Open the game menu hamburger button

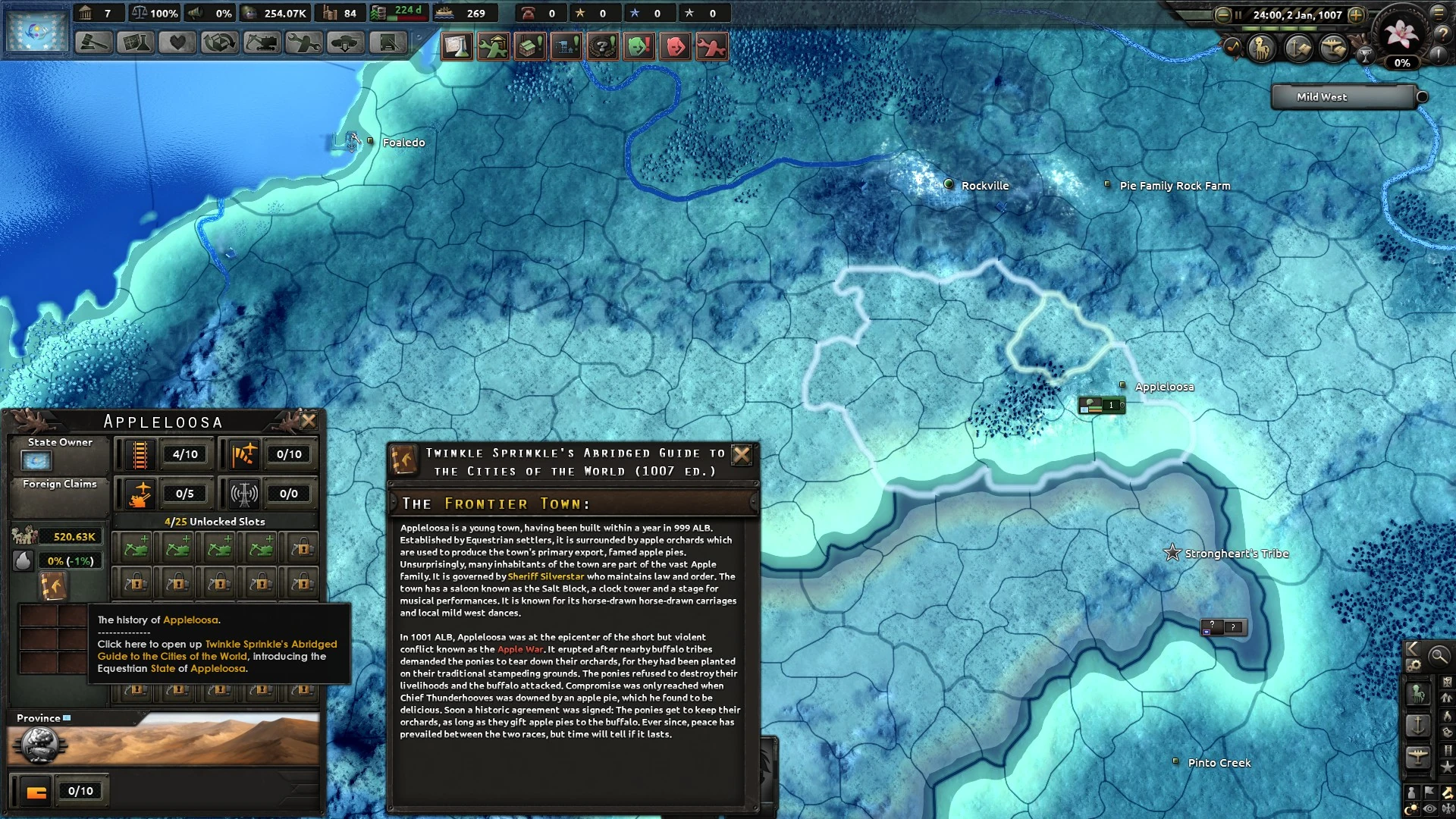[x=1438, y=13]
